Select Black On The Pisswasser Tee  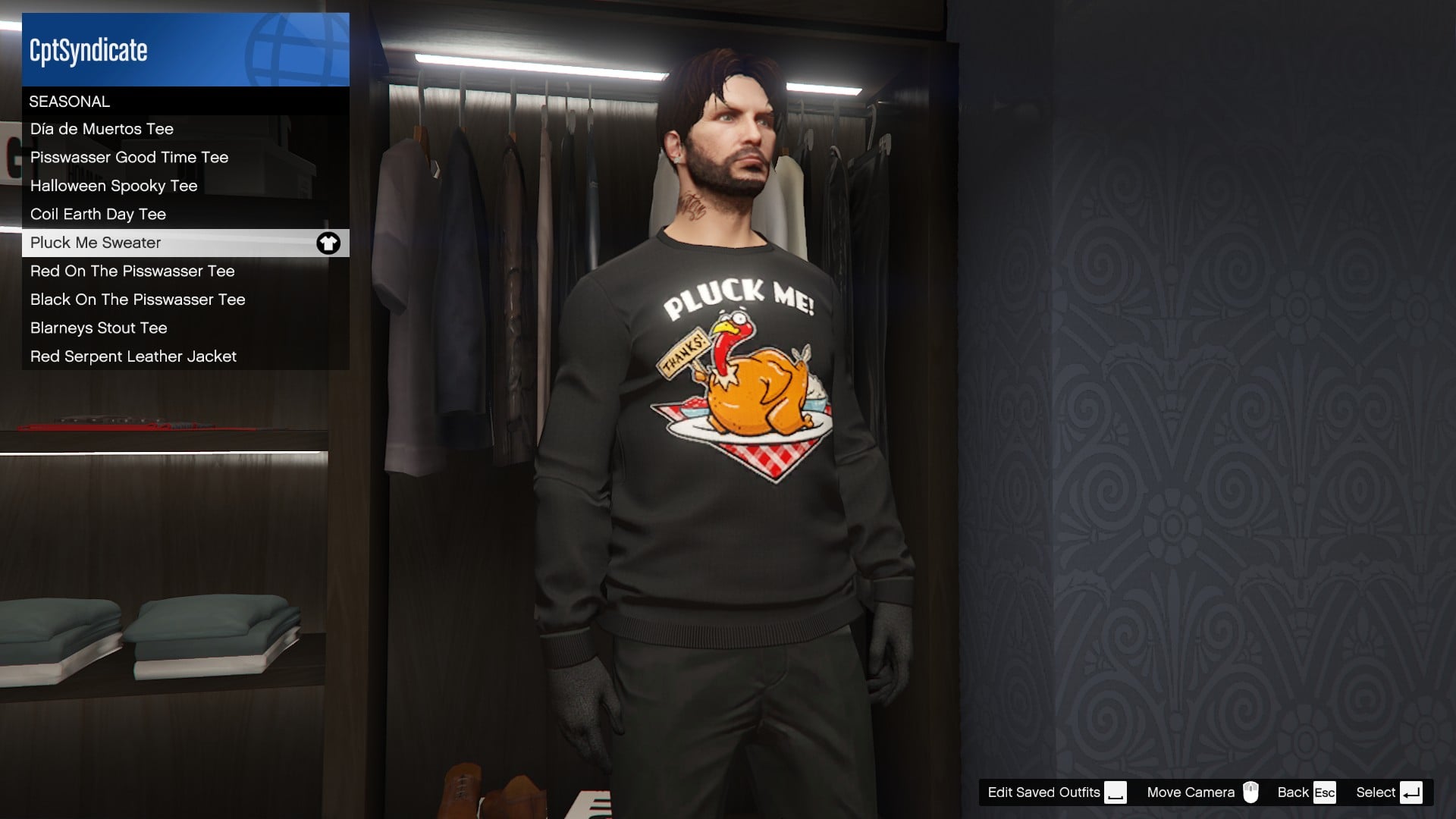pos(137,300)
